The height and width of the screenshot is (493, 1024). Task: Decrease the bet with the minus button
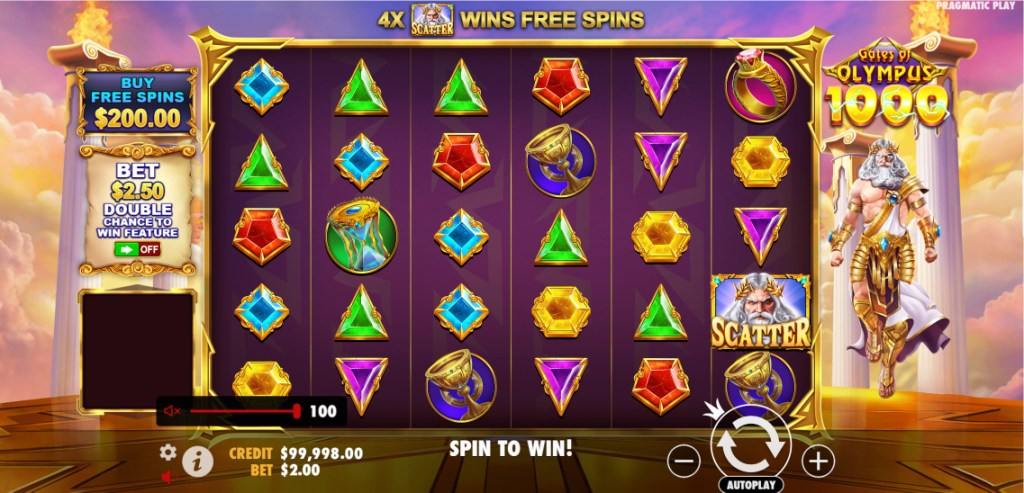click(x=684, y=460)
